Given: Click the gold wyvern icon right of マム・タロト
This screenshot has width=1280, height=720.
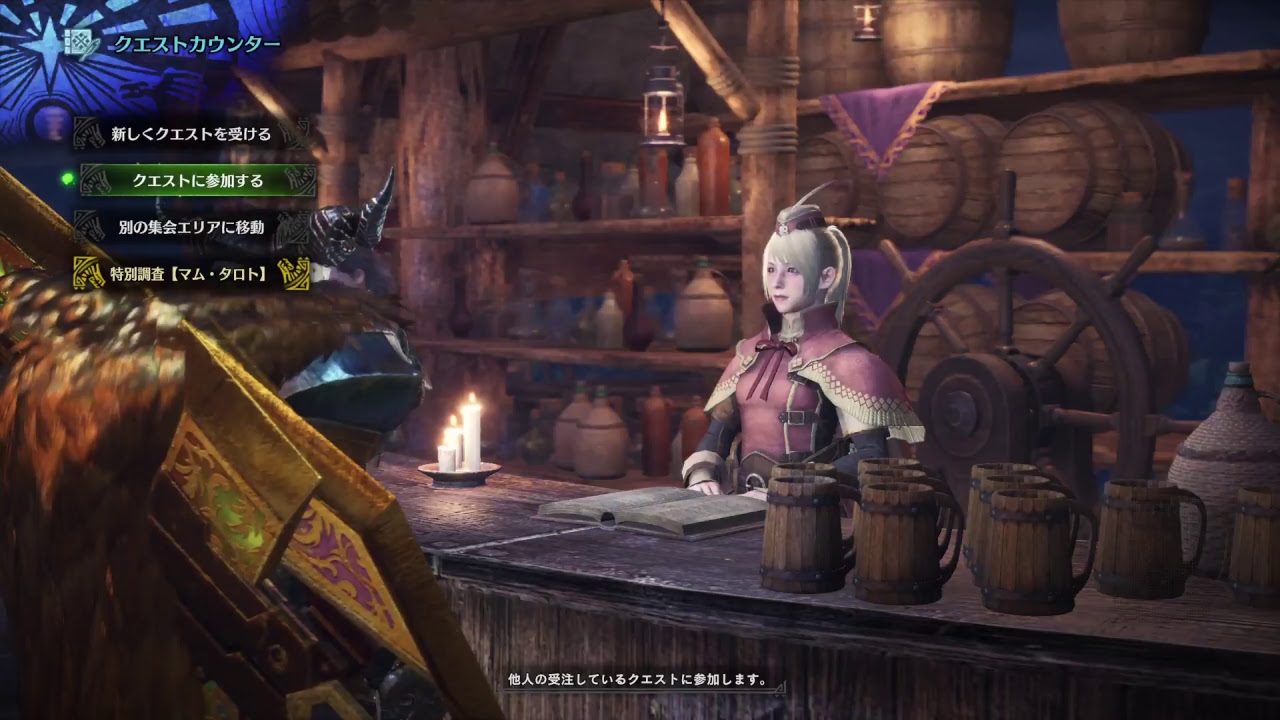Looking at the screenshot, I should [x=295, y=272].
